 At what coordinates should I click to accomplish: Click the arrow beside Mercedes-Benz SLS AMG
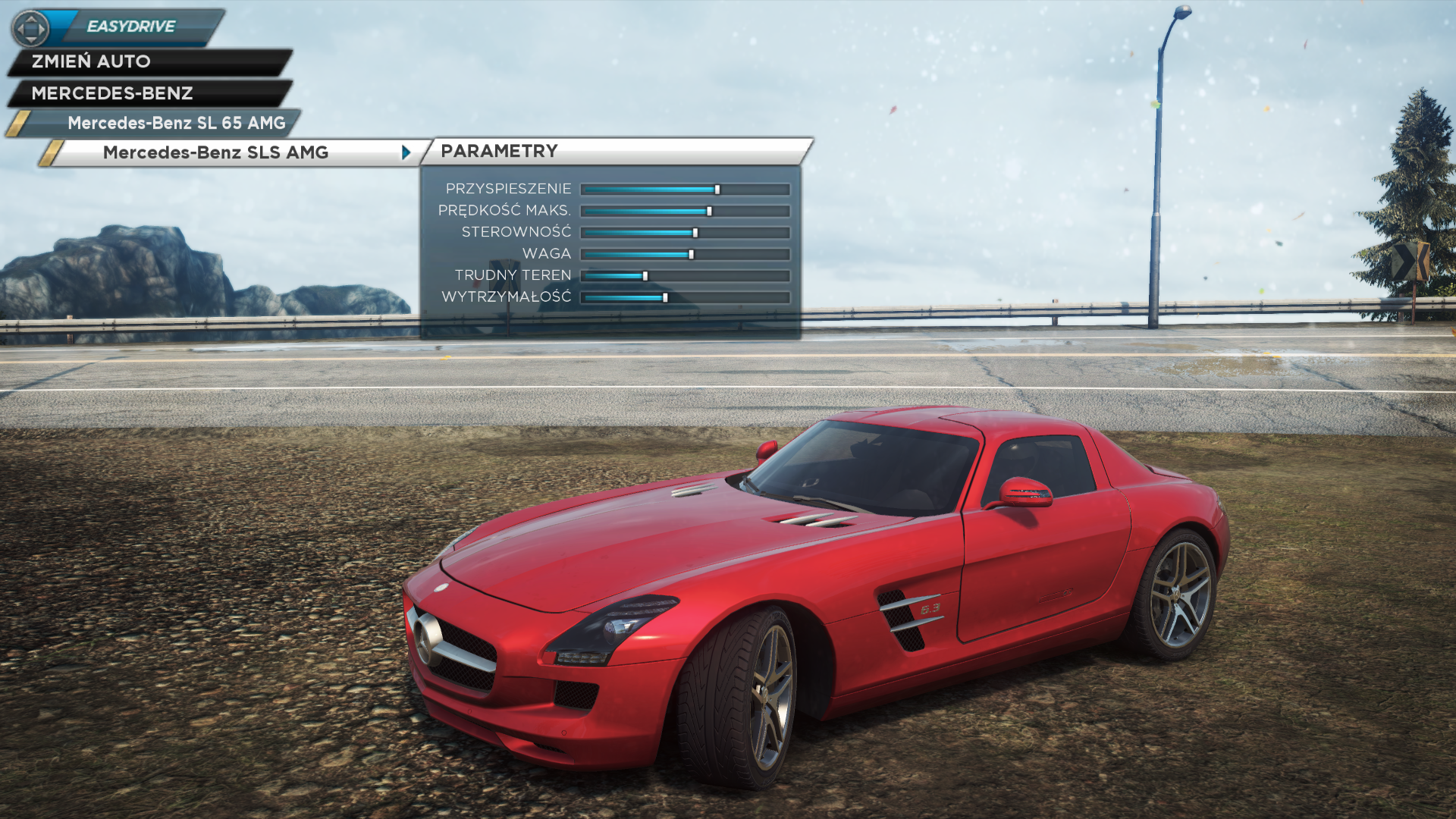(406, 152)
